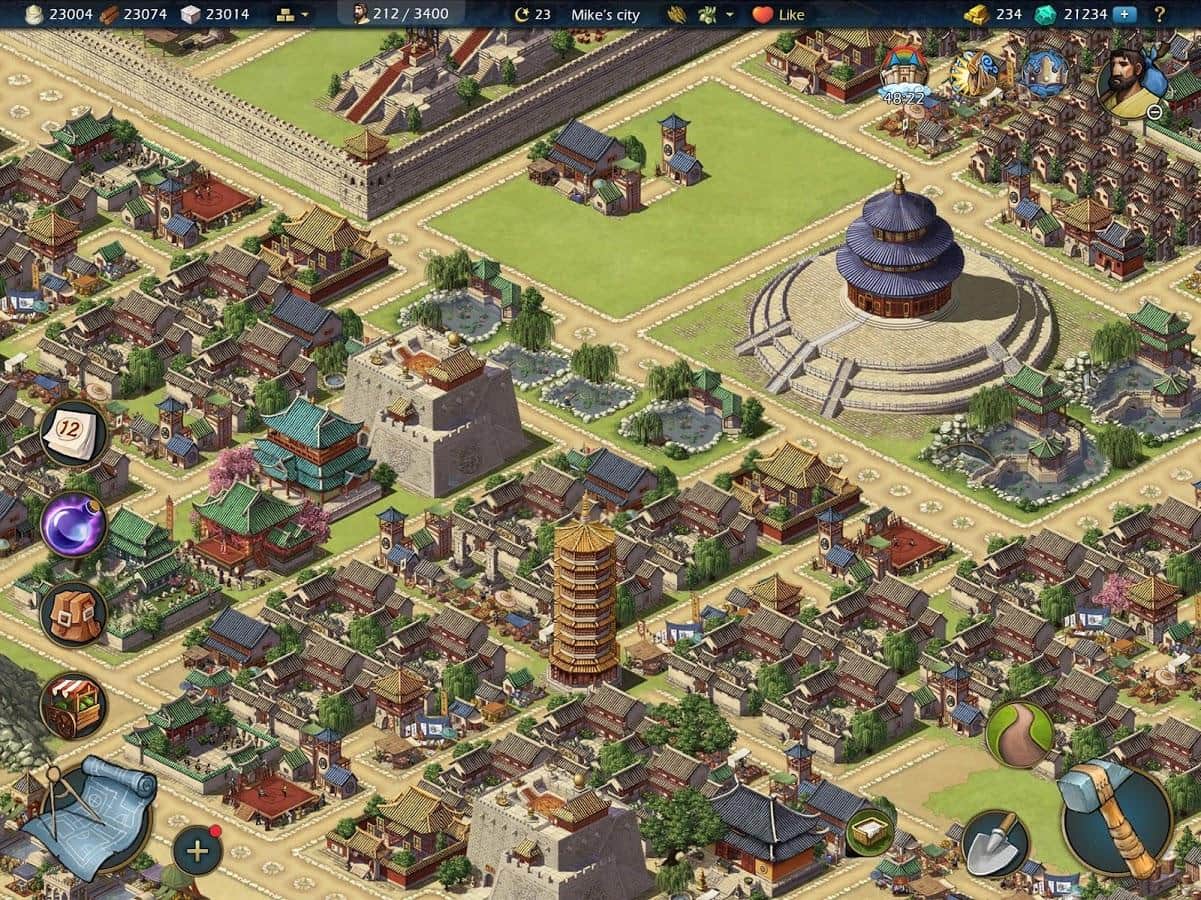Click the plus button with red dot
Screen dimensions: 1201x900
(197, 851)
